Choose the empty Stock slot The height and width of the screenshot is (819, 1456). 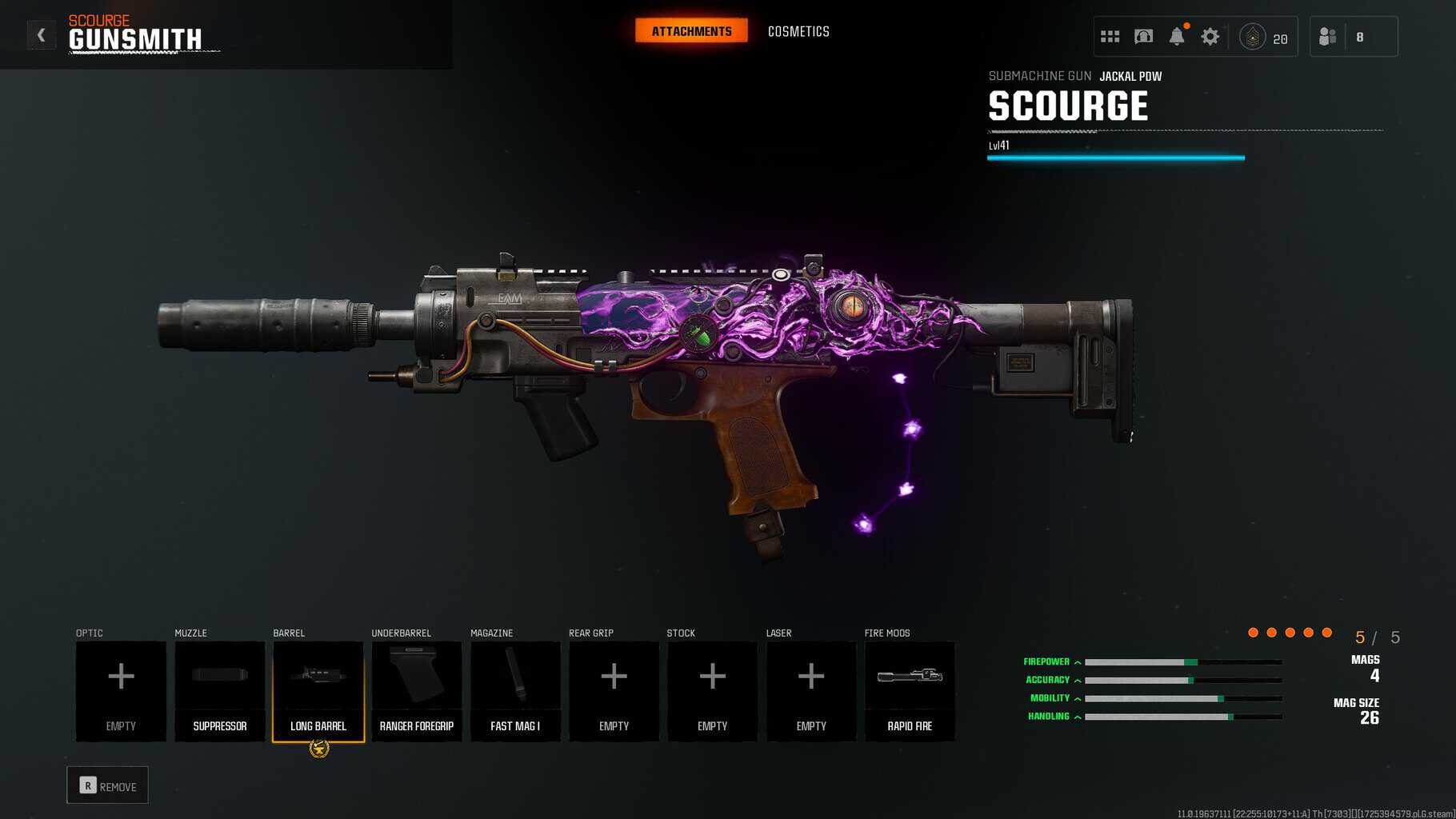[x=712, y=691]
